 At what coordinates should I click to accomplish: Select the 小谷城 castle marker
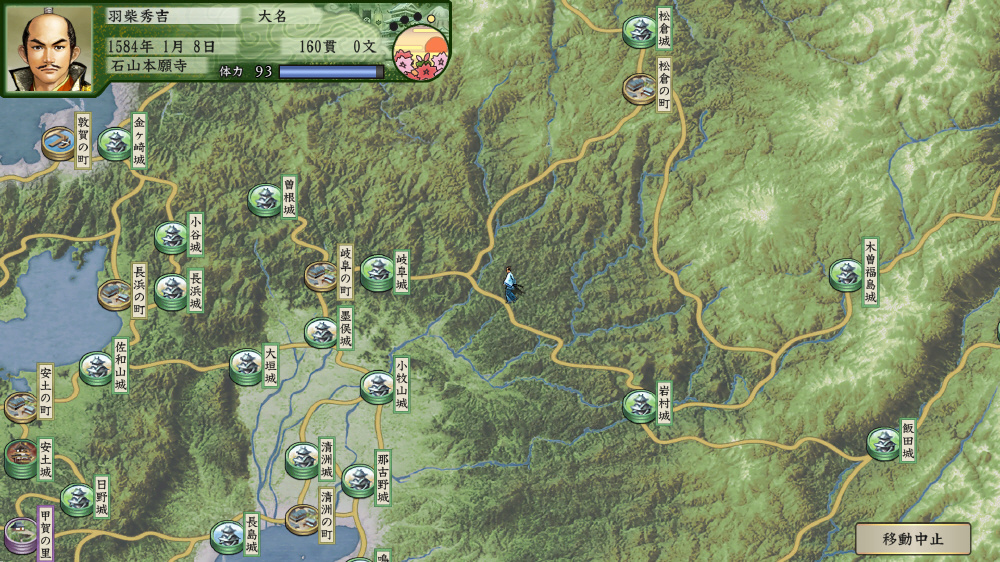(x=171, y=237)
